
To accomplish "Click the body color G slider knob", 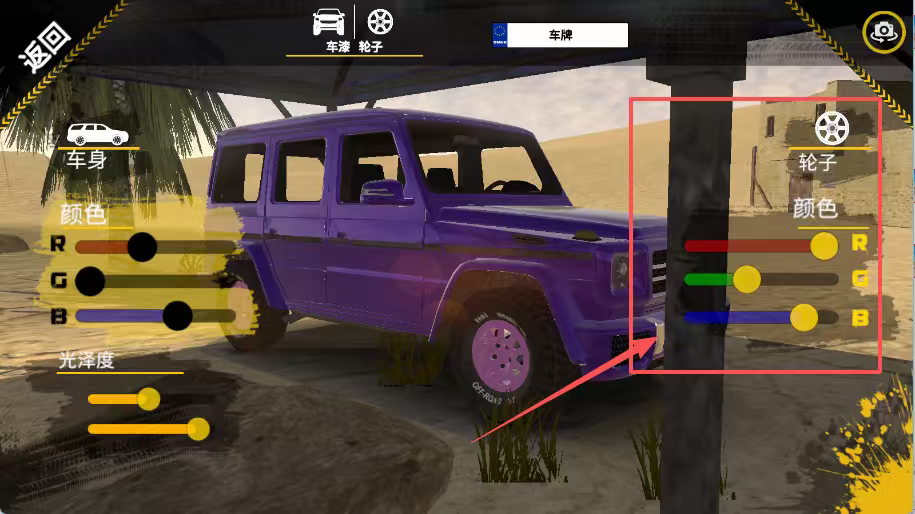I will click(x=90, y=281).
